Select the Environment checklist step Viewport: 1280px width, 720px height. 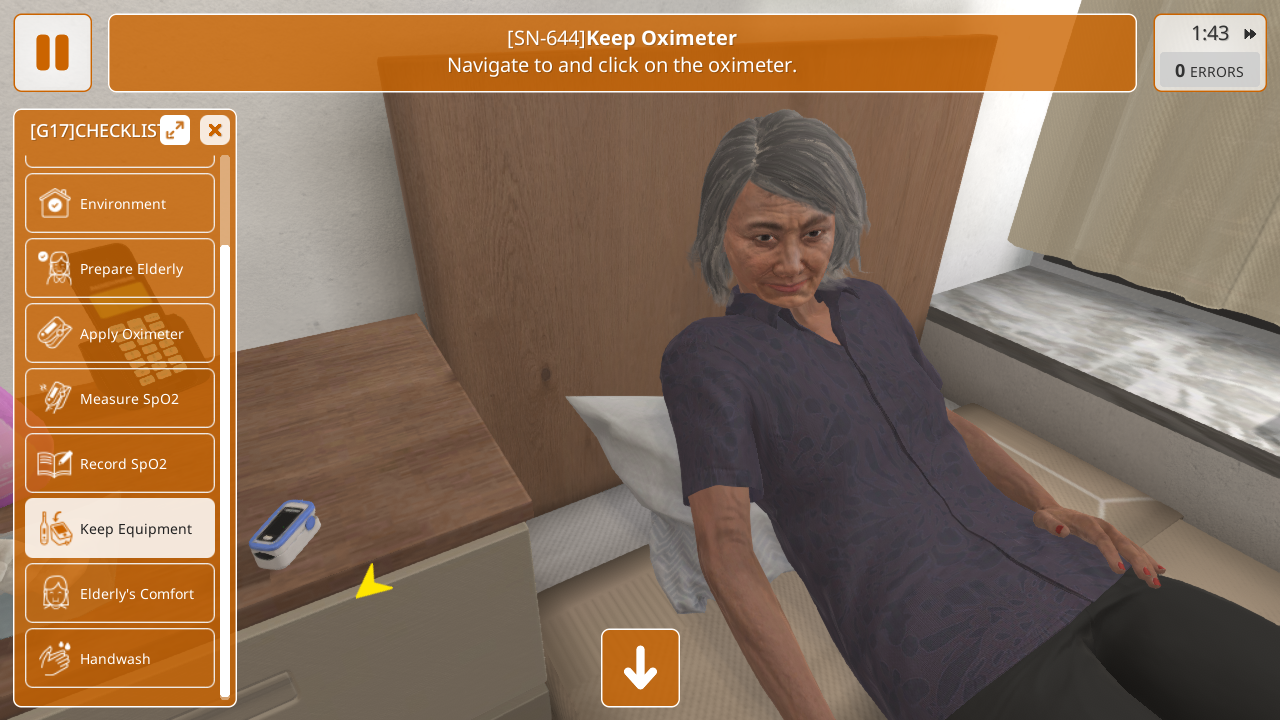[120, 203]
